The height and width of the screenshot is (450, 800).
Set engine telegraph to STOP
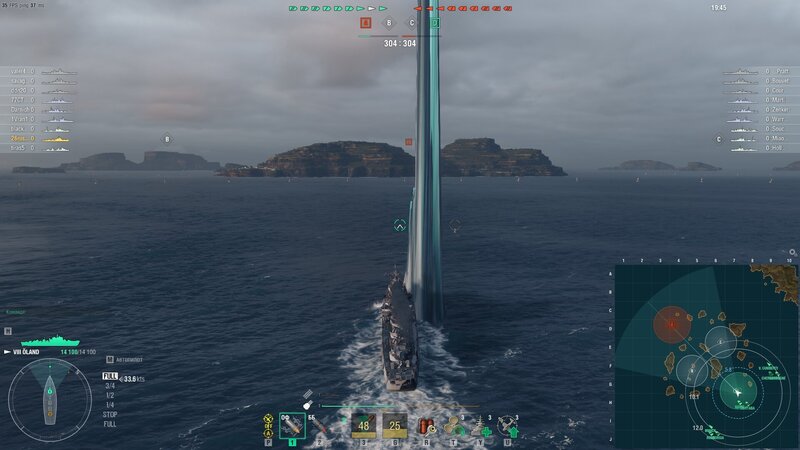click(x=110, y=414)
